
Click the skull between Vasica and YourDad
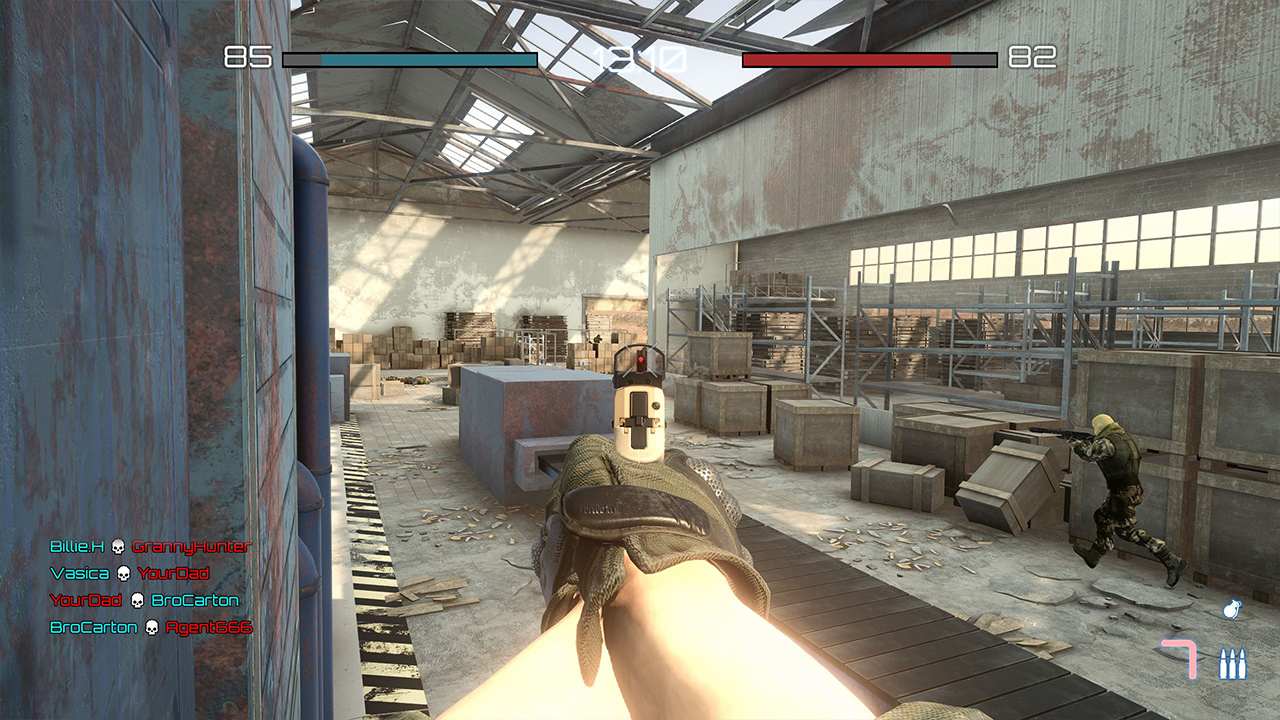click(122, 574)
